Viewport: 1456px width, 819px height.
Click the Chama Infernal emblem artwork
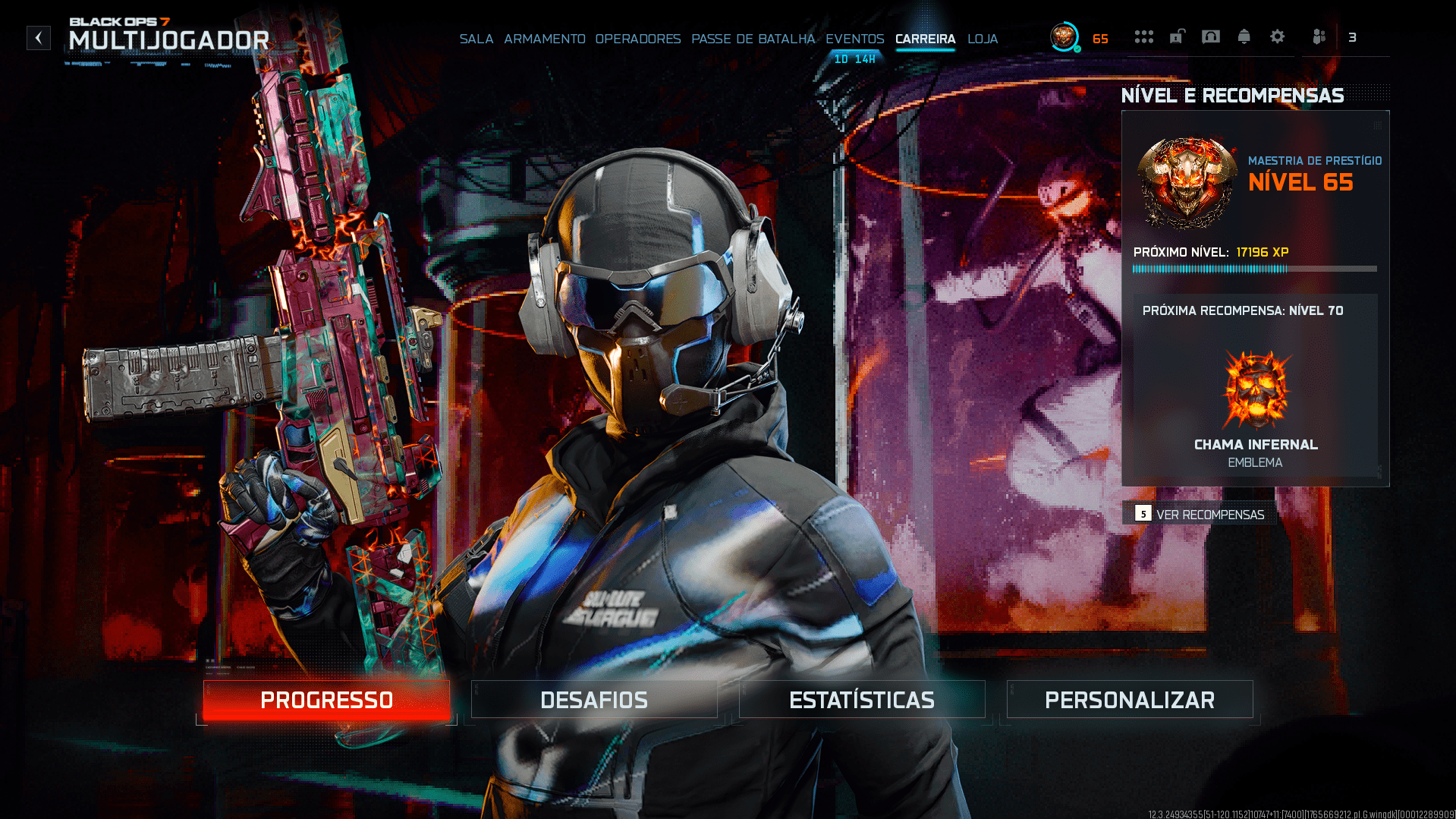coord(1254,389)
